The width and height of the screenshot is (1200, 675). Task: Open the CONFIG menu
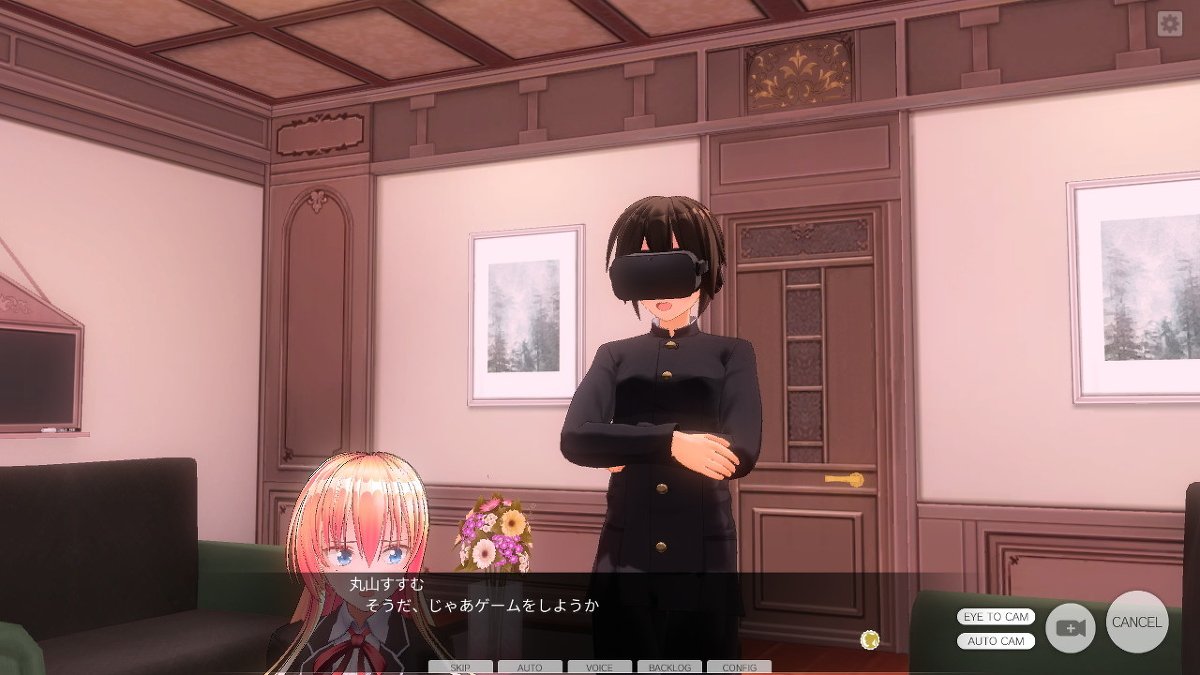[x=739, y=667]
